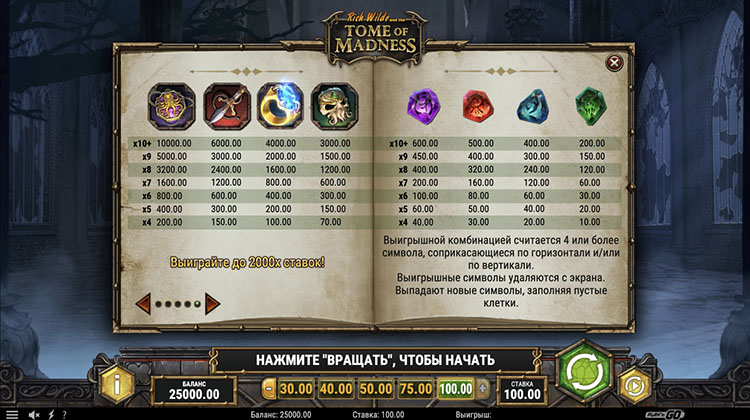Toggle the info button

coord(119,383)
